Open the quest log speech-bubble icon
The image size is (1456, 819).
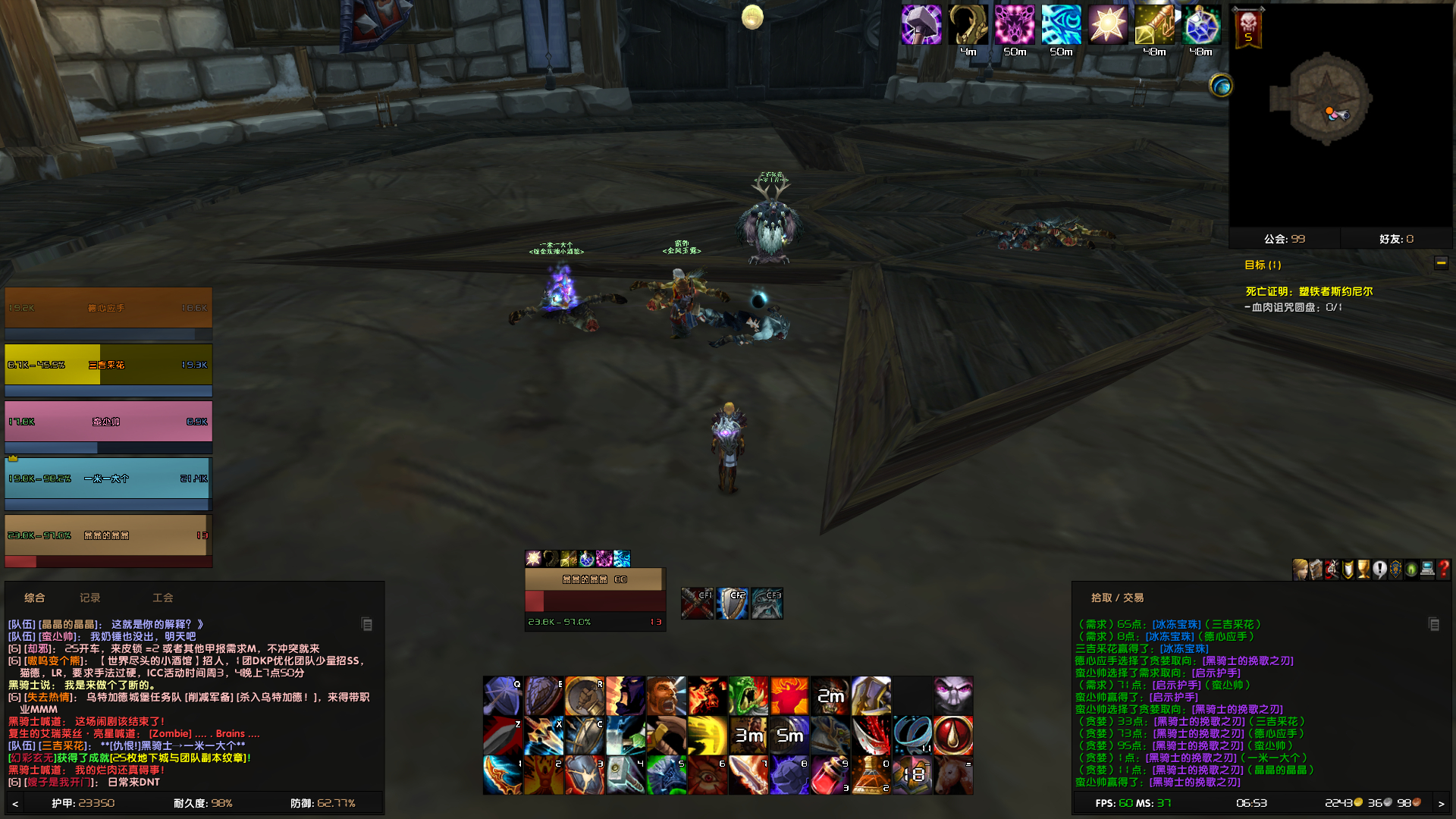1379,570
